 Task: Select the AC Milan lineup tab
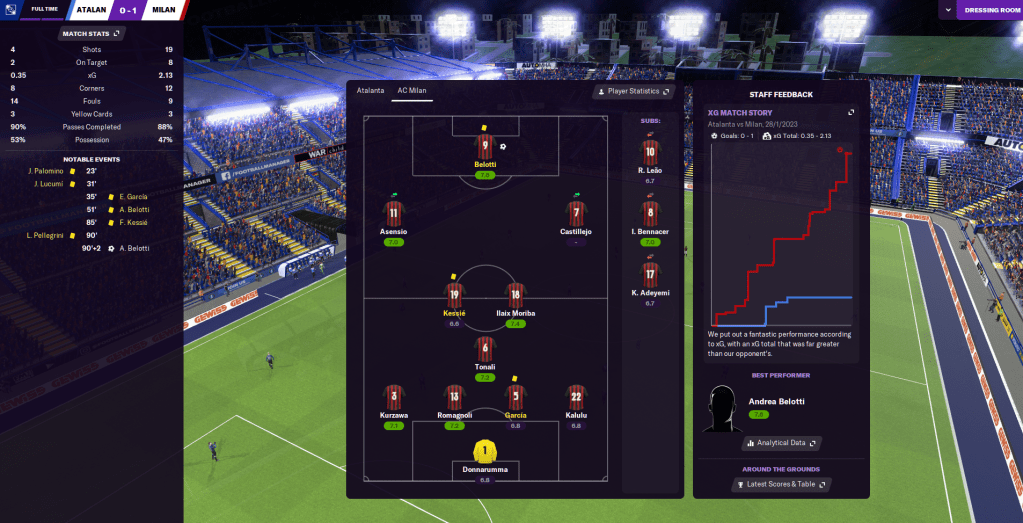(412, 90)
